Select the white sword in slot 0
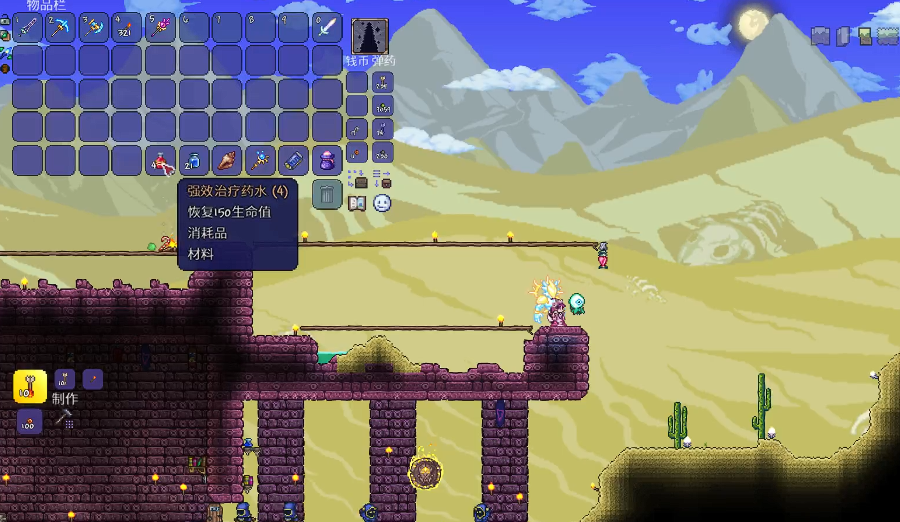The width and height of the screenshot is (900, 522). [x=327, y=27]
